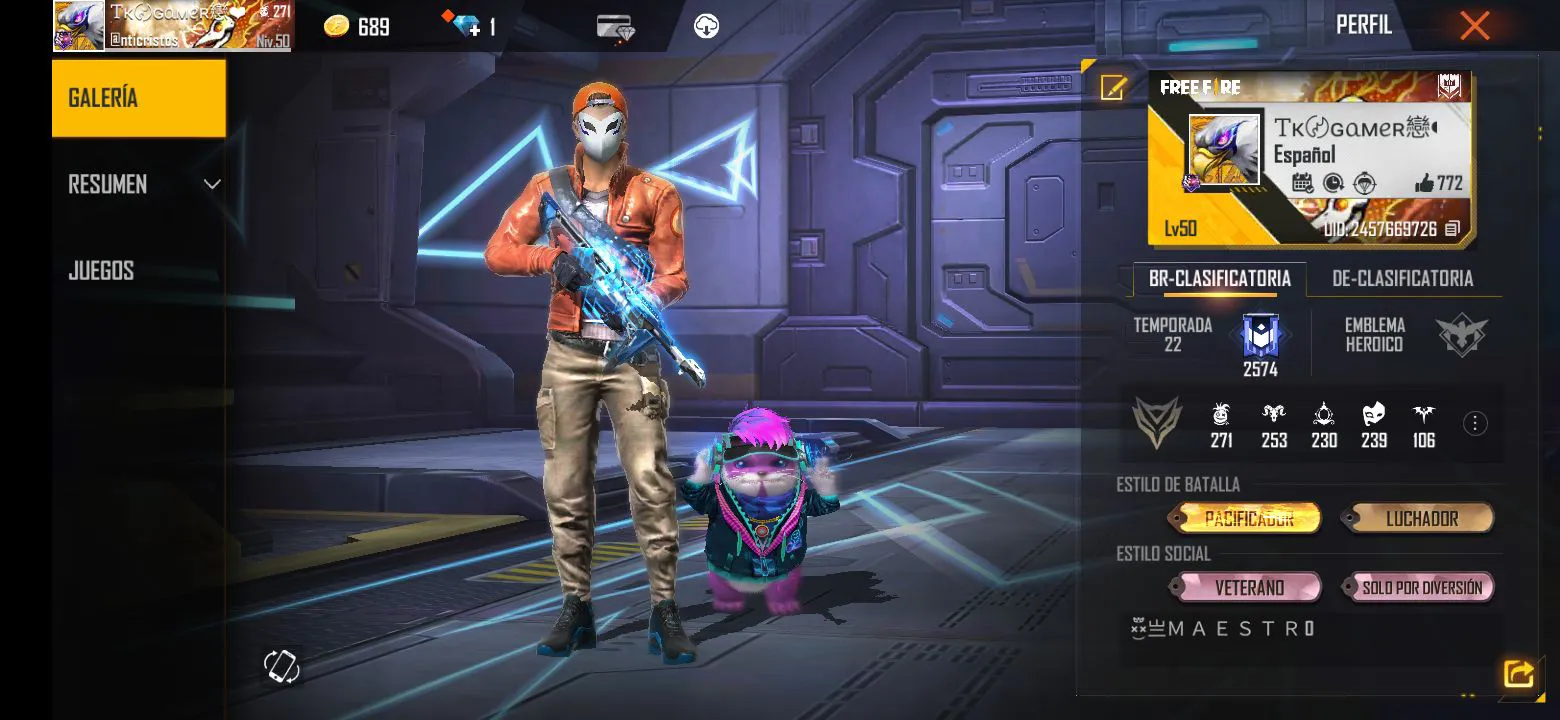Open the diamond card top-up icon

pyautogui.click(x=615, y=27)
